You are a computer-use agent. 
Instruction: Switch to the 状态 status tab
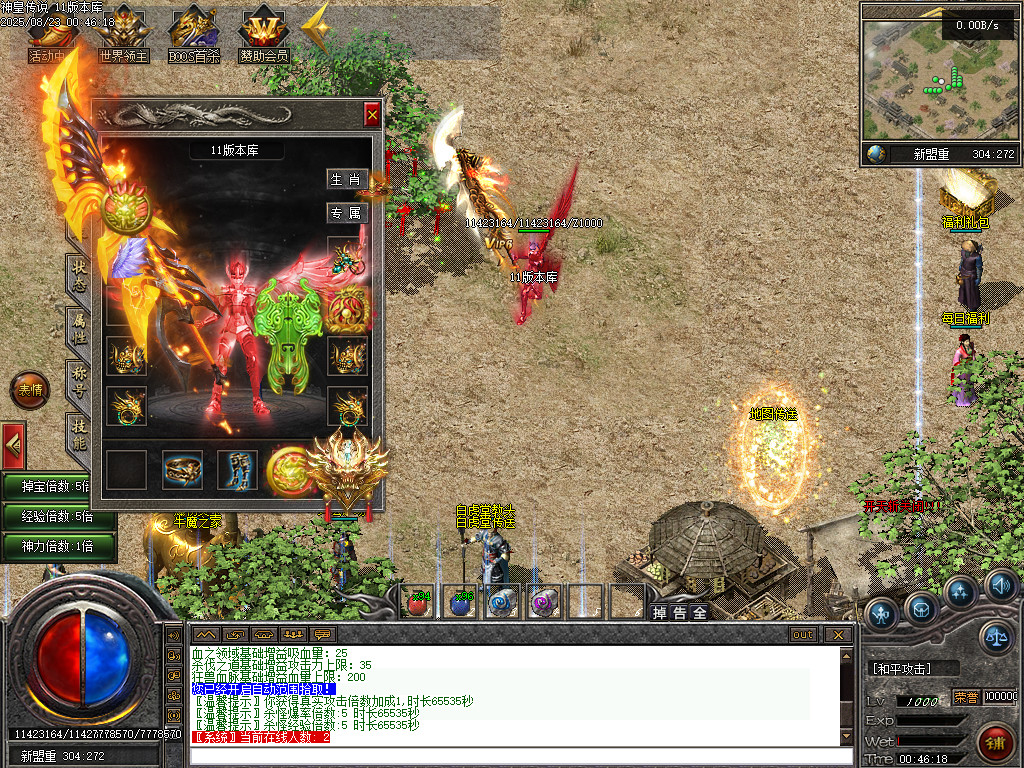(x=79, y=275)
